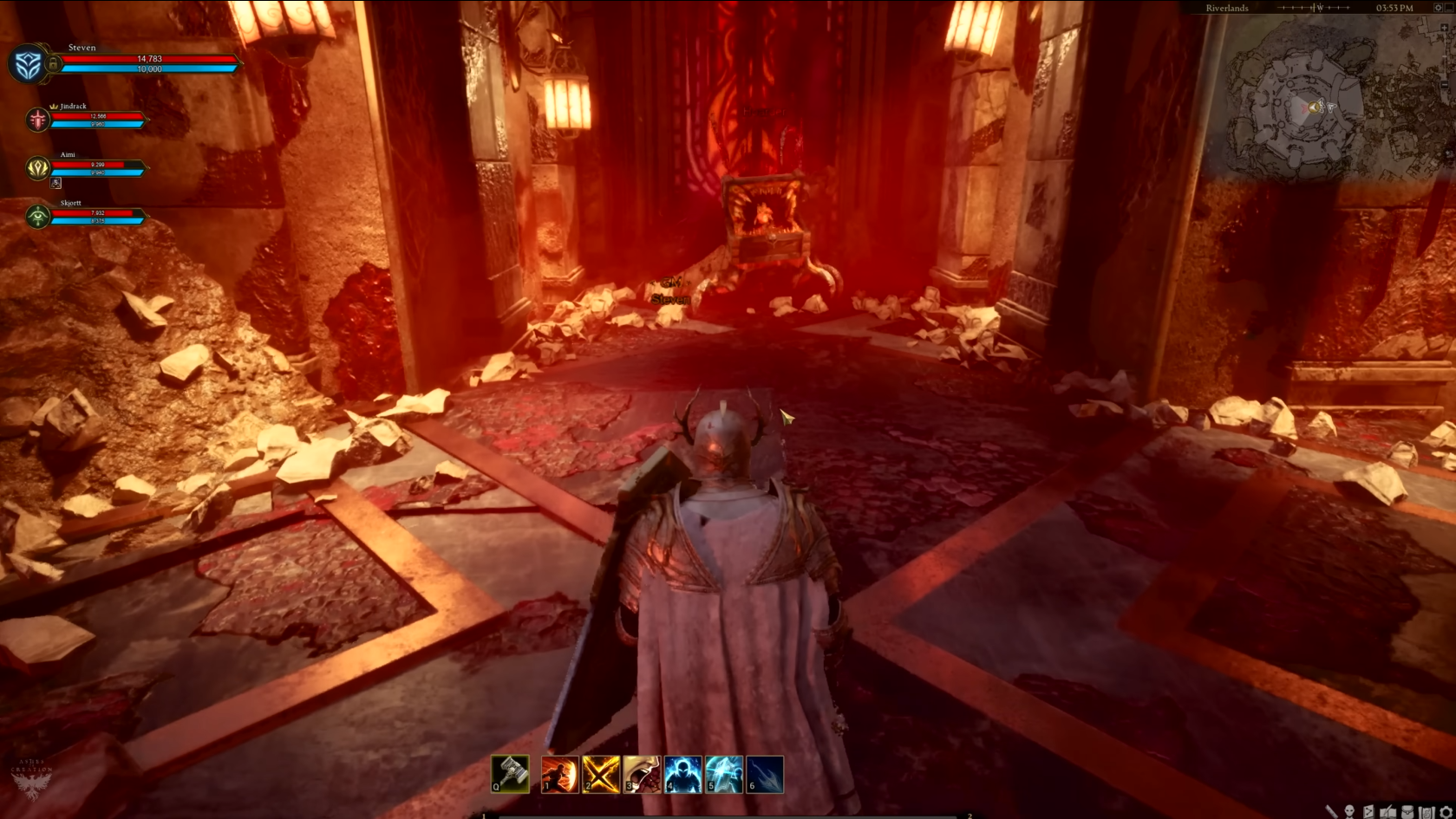Trigger the shouting face ability

click(x=642, y=774)
